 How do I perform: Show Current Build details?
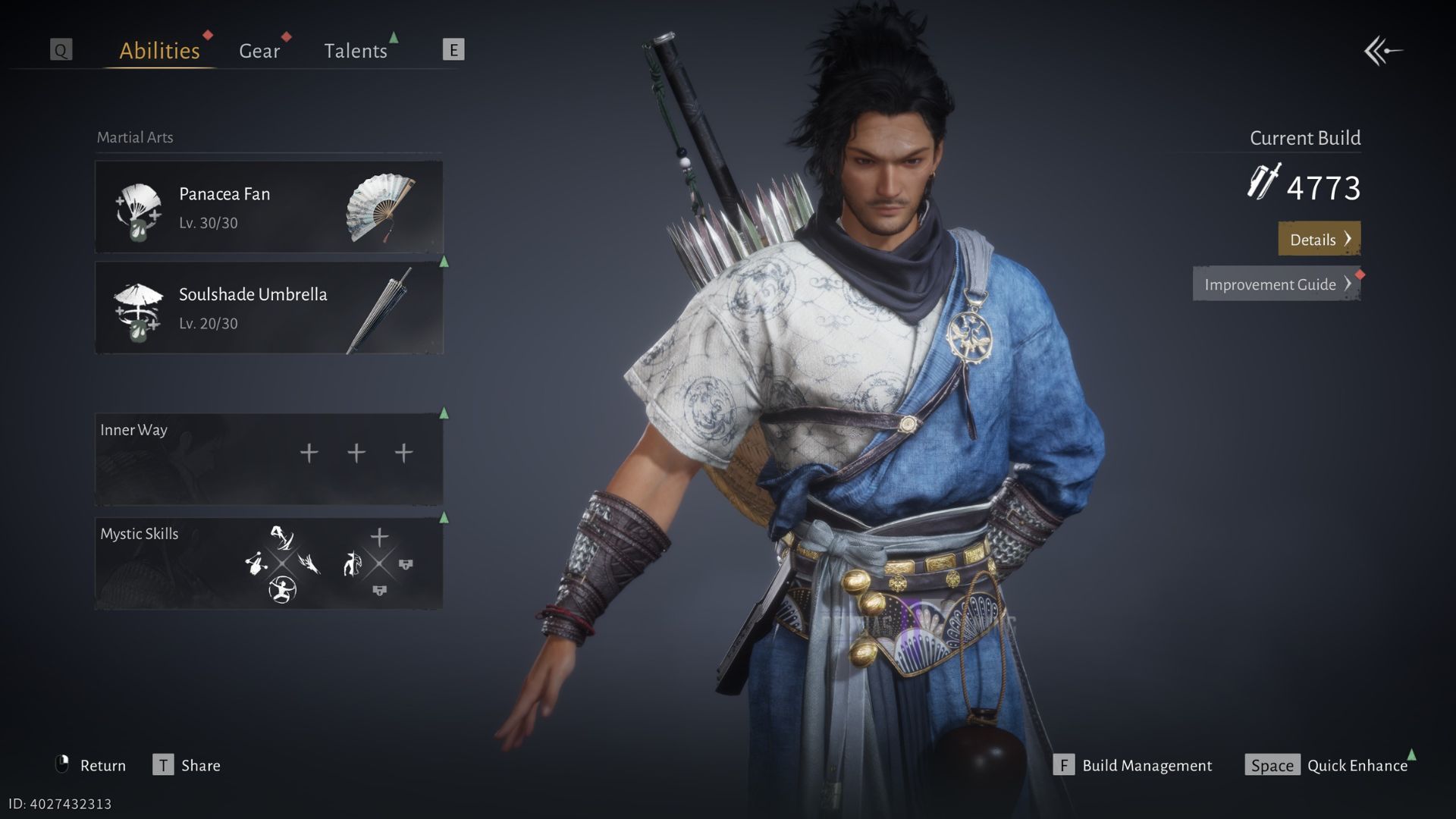pos(1319,239)
